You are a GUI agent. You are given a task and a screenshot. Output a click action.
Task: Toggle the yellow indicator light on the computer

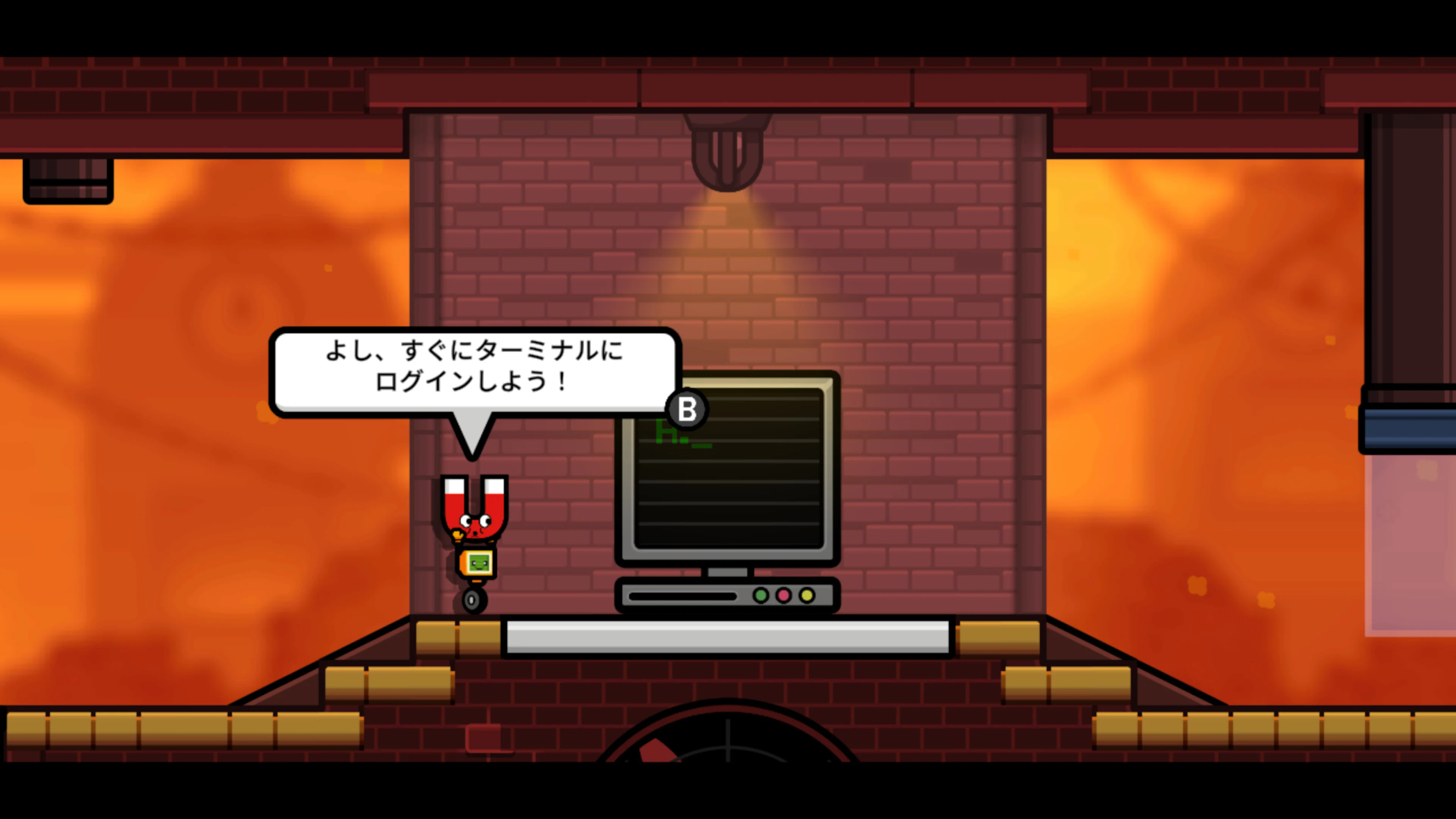[806, 596]
